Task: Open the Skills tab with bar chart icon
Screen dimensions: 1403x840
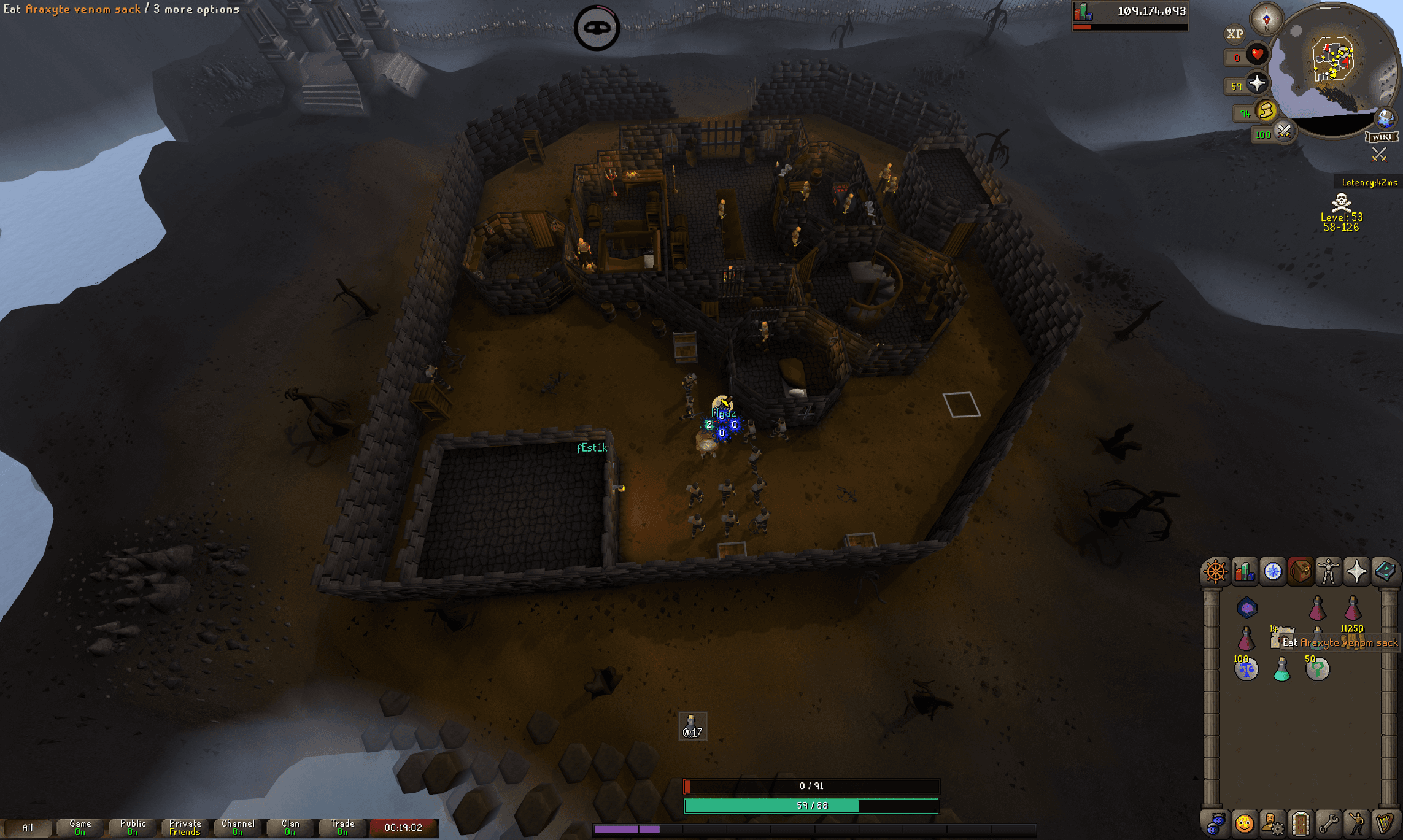Action: coord(1244,571)
